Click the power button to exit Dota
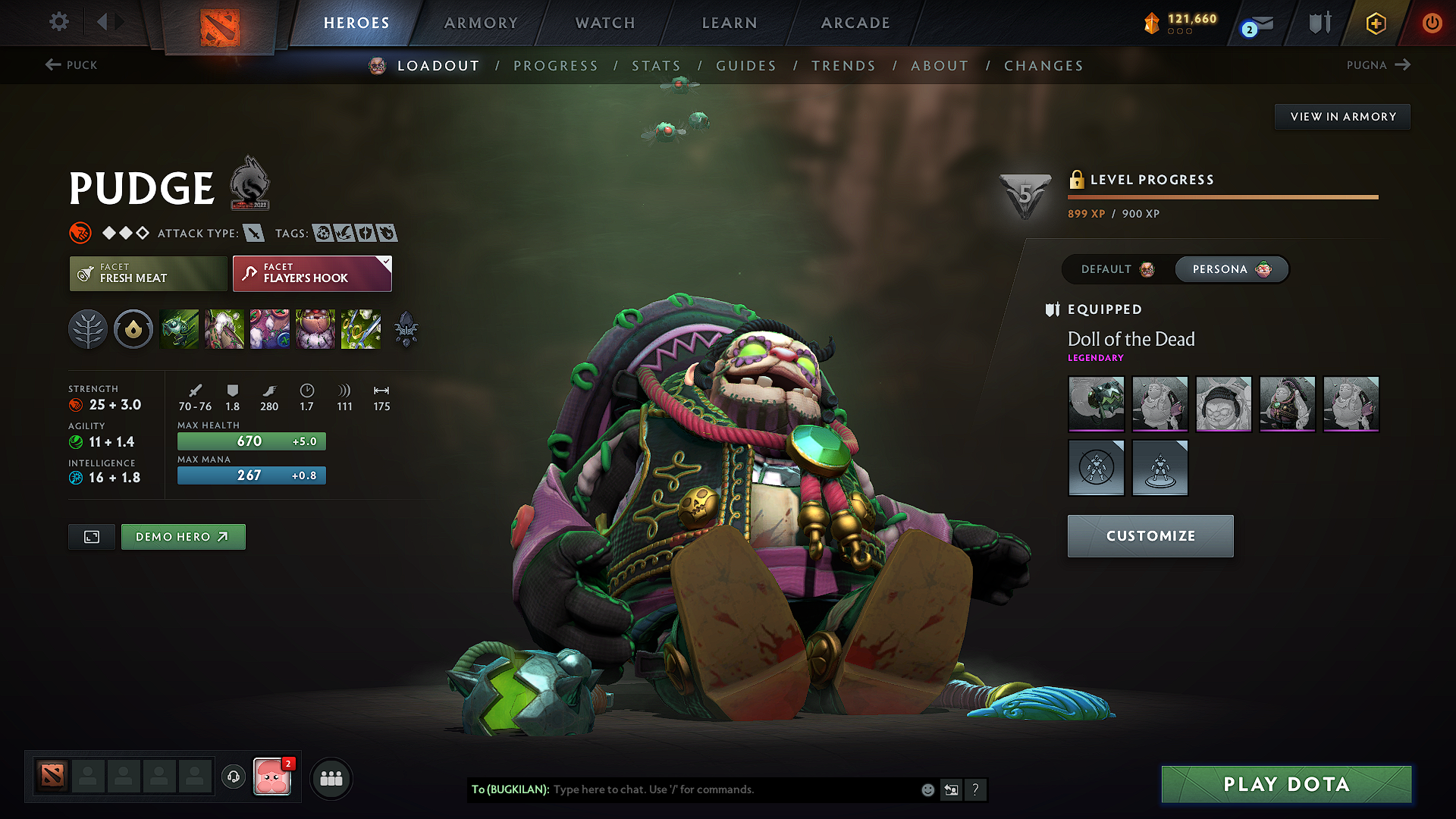The height and width of the screenshot is (819, 1456). pos(1432,23)
